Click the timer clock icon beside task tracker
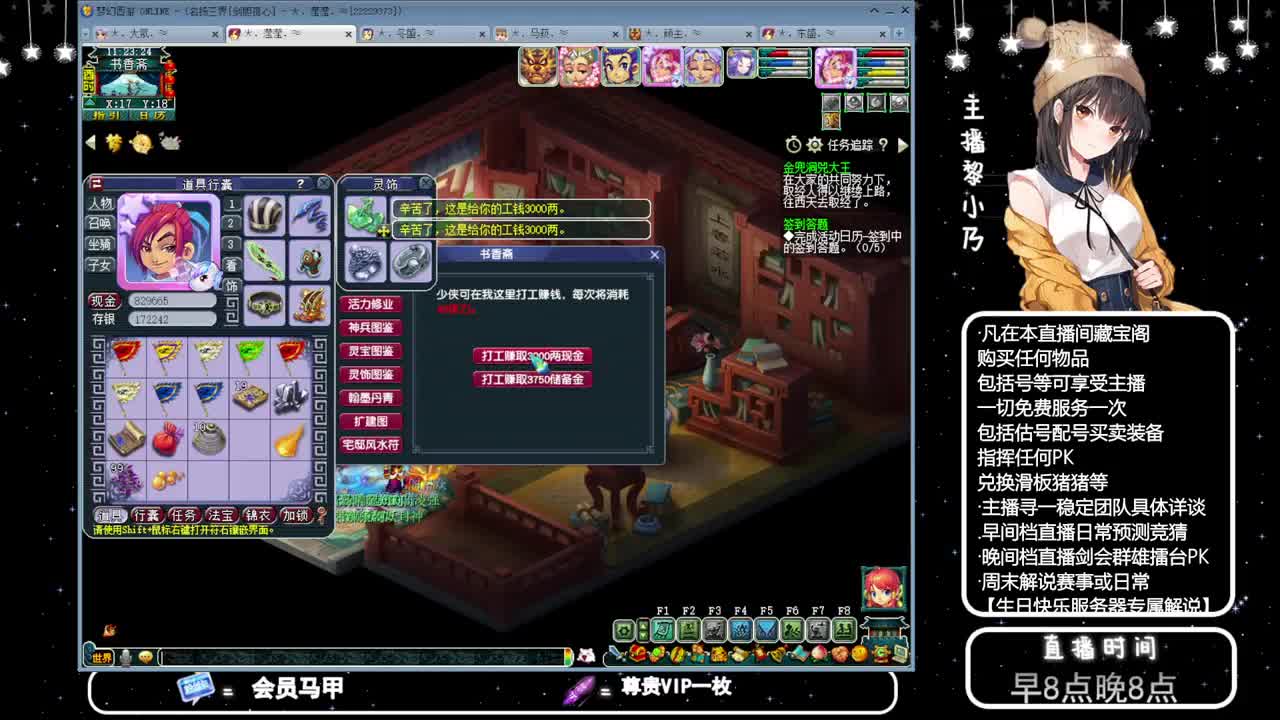 tap(794, 146)
